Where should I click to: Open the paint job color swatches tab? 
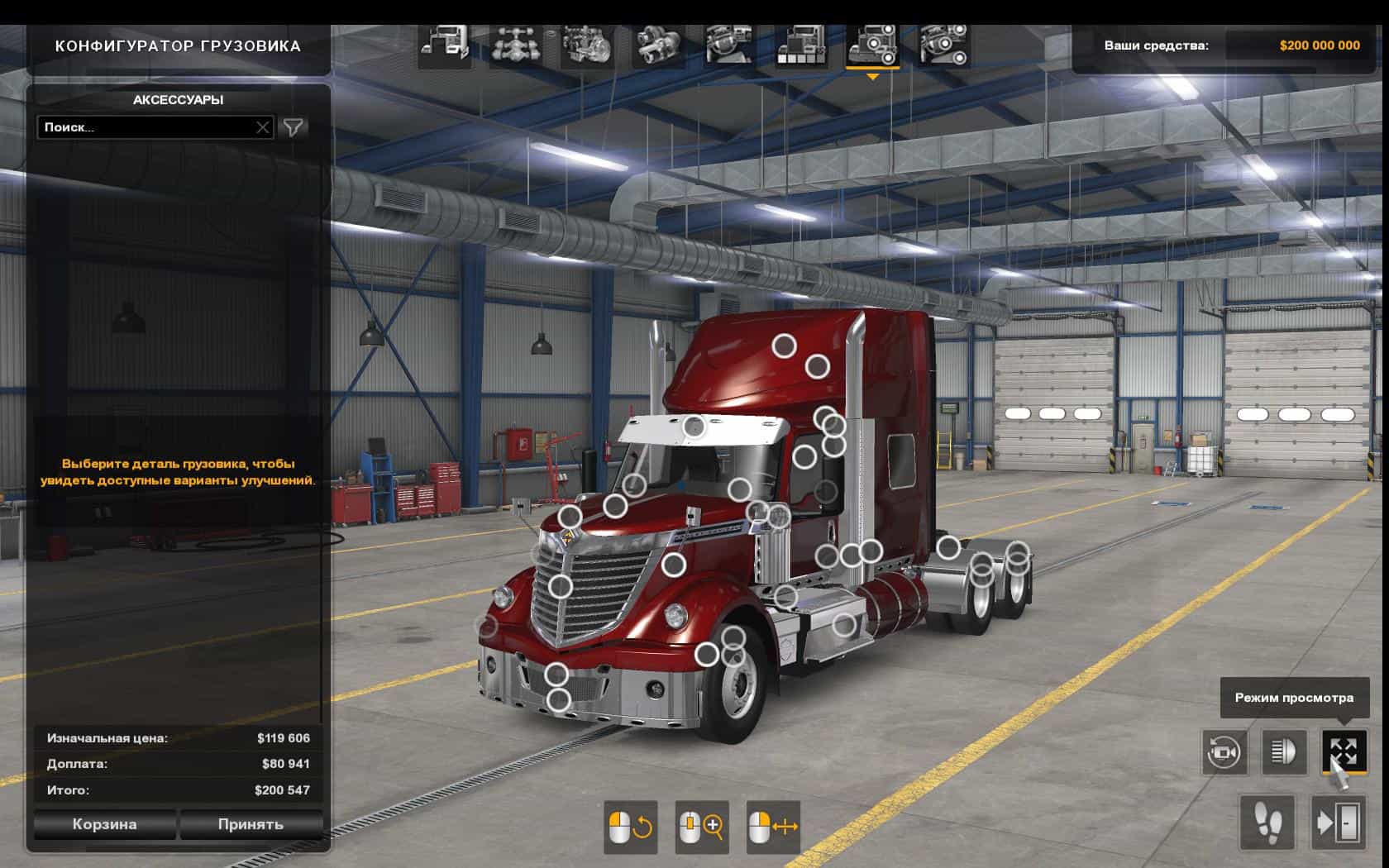click(x=800, y=45)
